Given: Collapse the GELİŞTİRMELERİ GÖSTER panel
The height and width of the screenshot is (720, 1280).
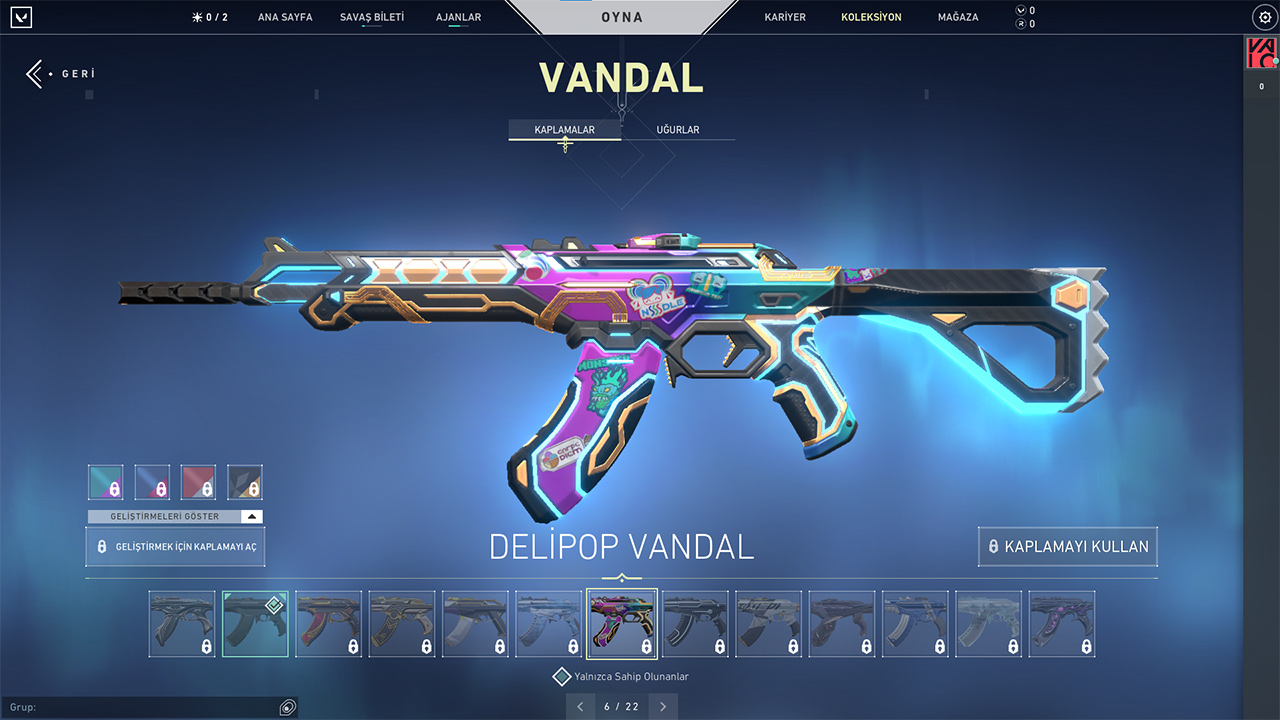Looking at the screenshot, I should click(x=252, y=517).
